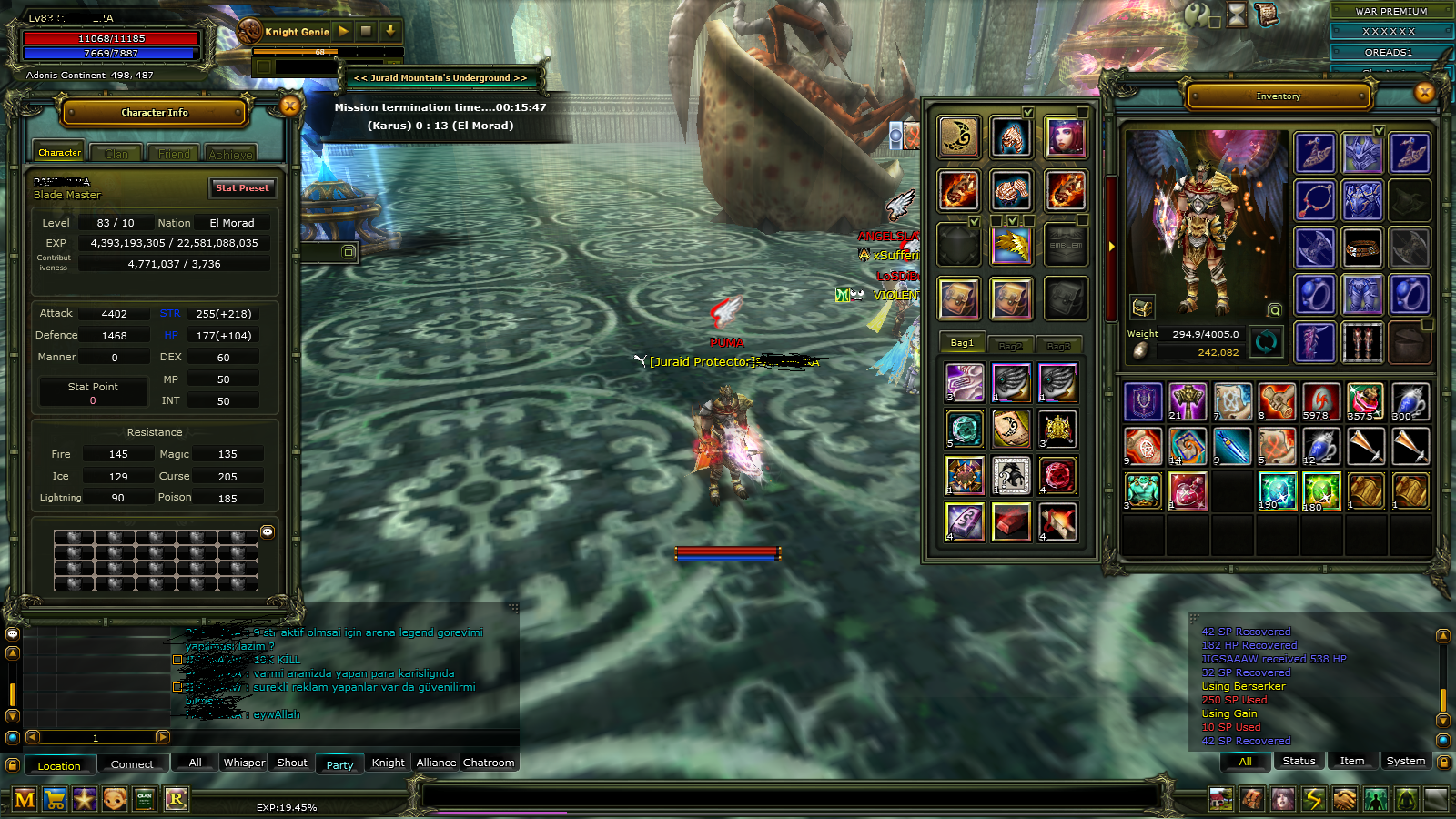This screenshot has height=819, width=1456.
Task: Open the Achieve tab
Action: (x=230, y=154)
